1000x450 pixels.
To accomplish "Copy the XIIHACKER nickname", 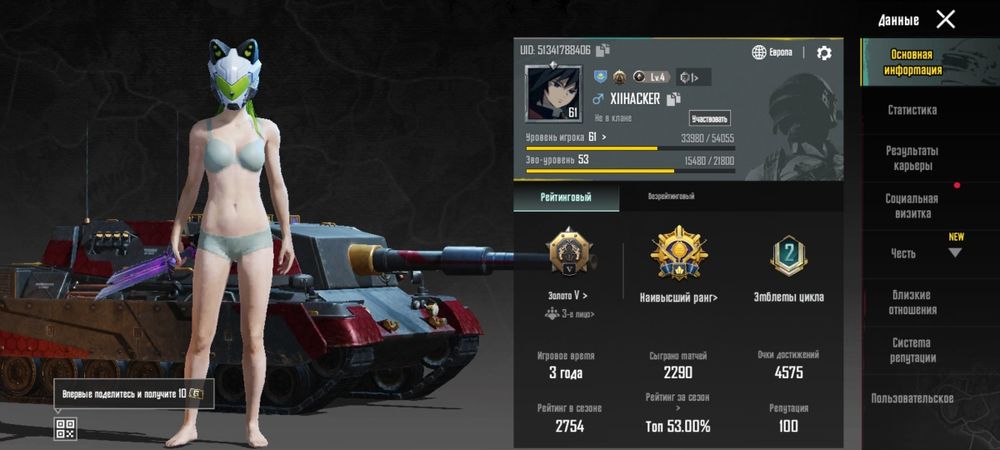I will click(x=675, y=99).
